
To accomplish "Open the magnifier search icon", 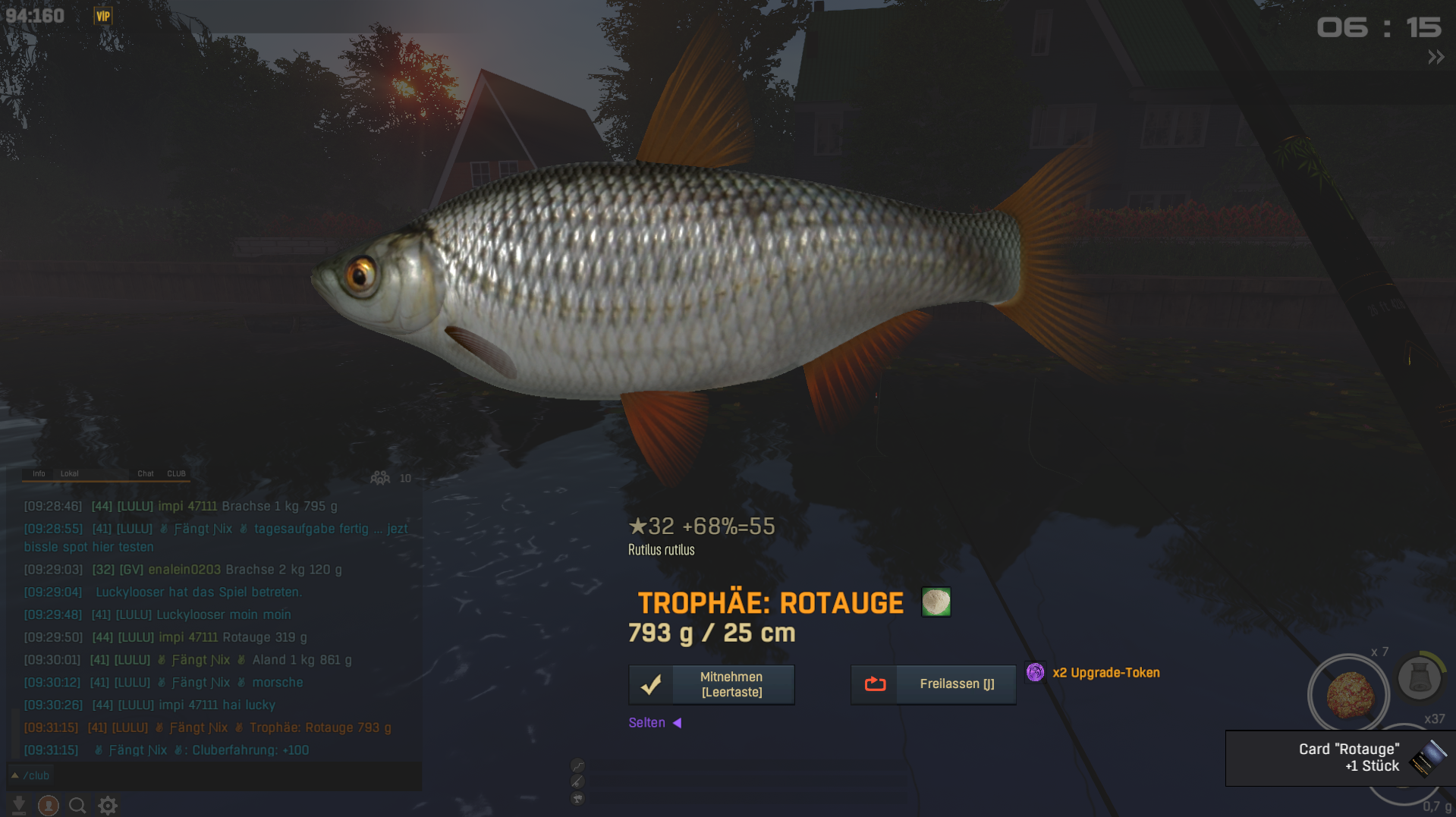I will coord(77,805).
